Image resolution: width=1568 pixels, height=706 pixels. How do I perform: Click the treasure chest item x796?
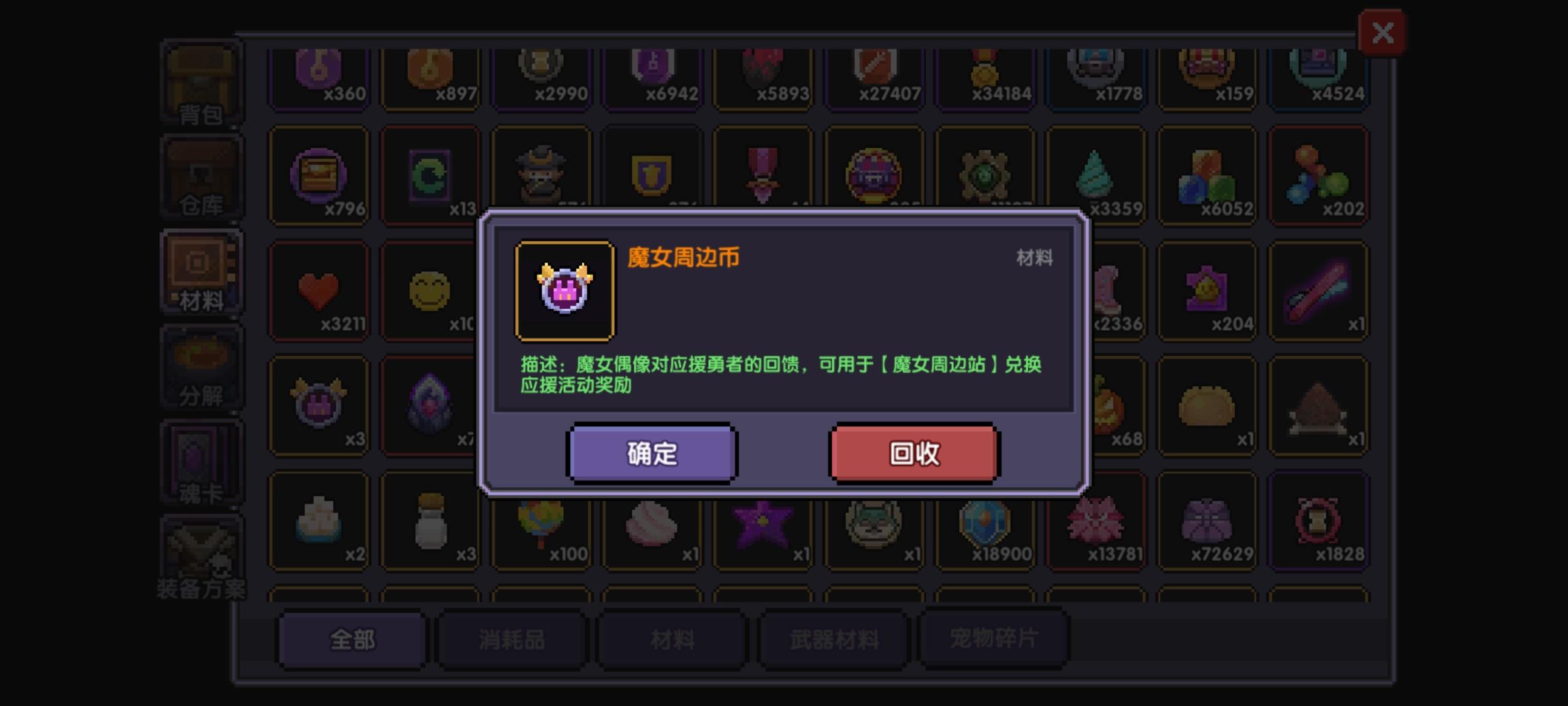319,176
